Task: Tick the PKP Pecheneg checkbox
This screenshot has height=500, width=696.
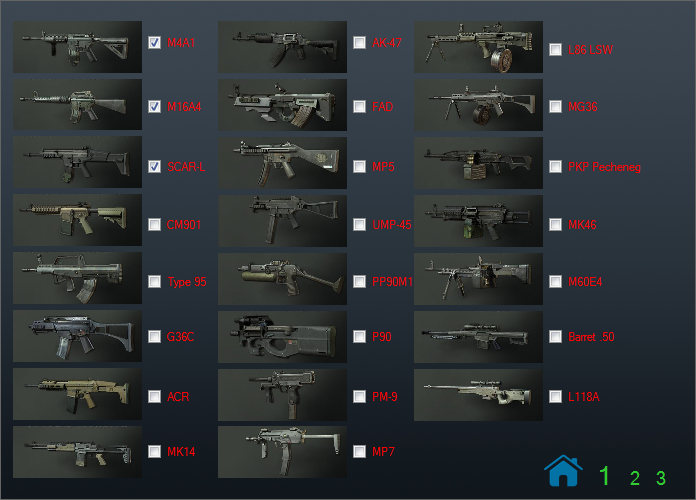Action: click(555, 167)
